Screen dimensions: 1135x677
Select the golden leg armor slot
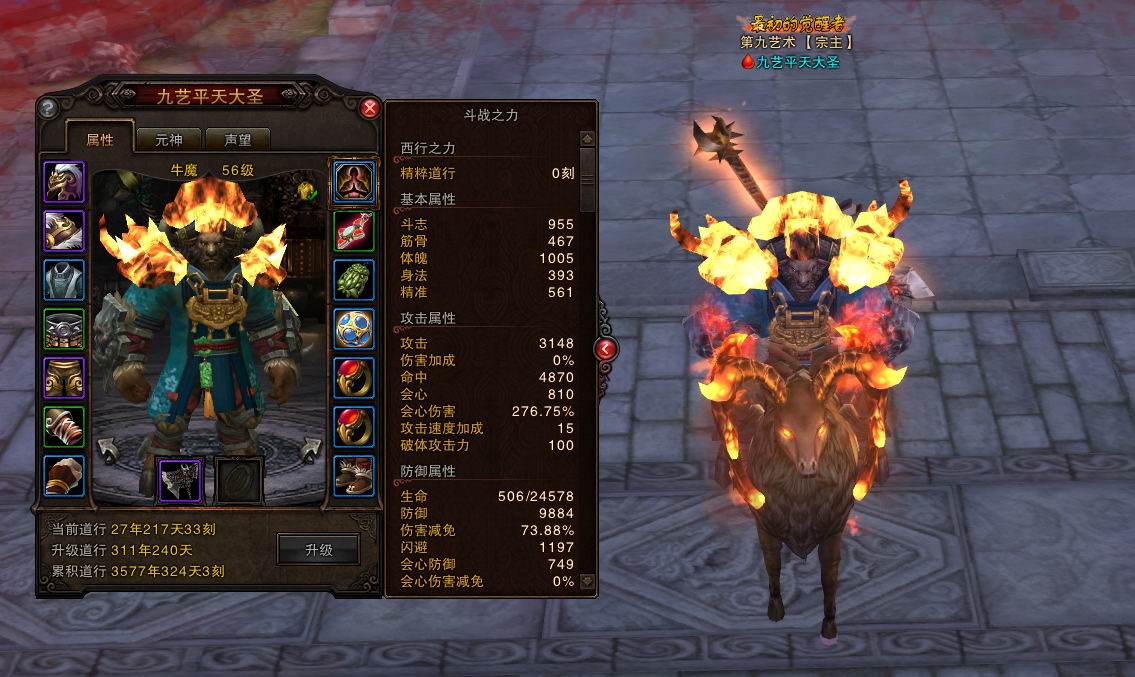(x=64, y=378)
